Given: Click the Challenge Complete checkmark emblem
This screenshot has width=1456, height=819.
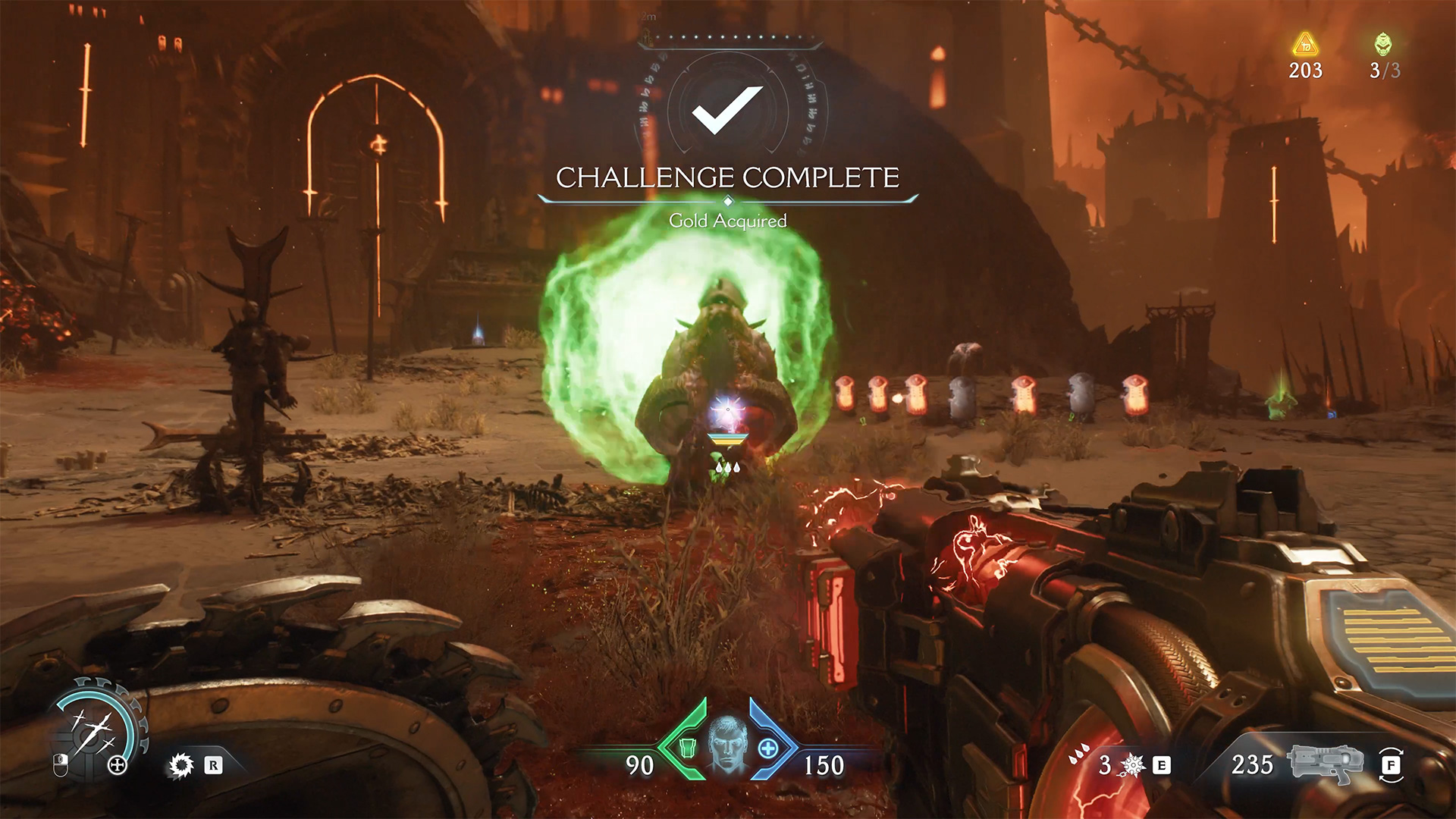Looking at the screenshot, I should 726,109.
